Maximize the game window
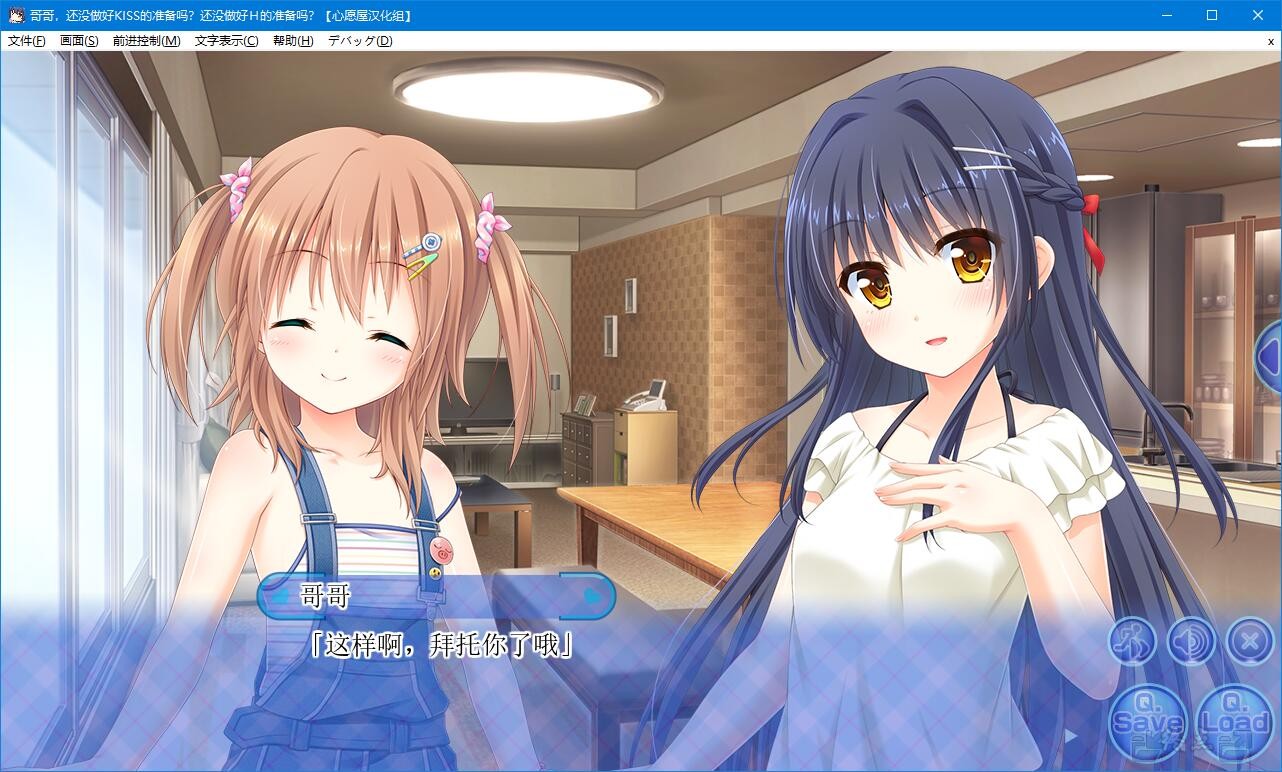Viewport: 1282px width, 772px height. (1211, 14)
